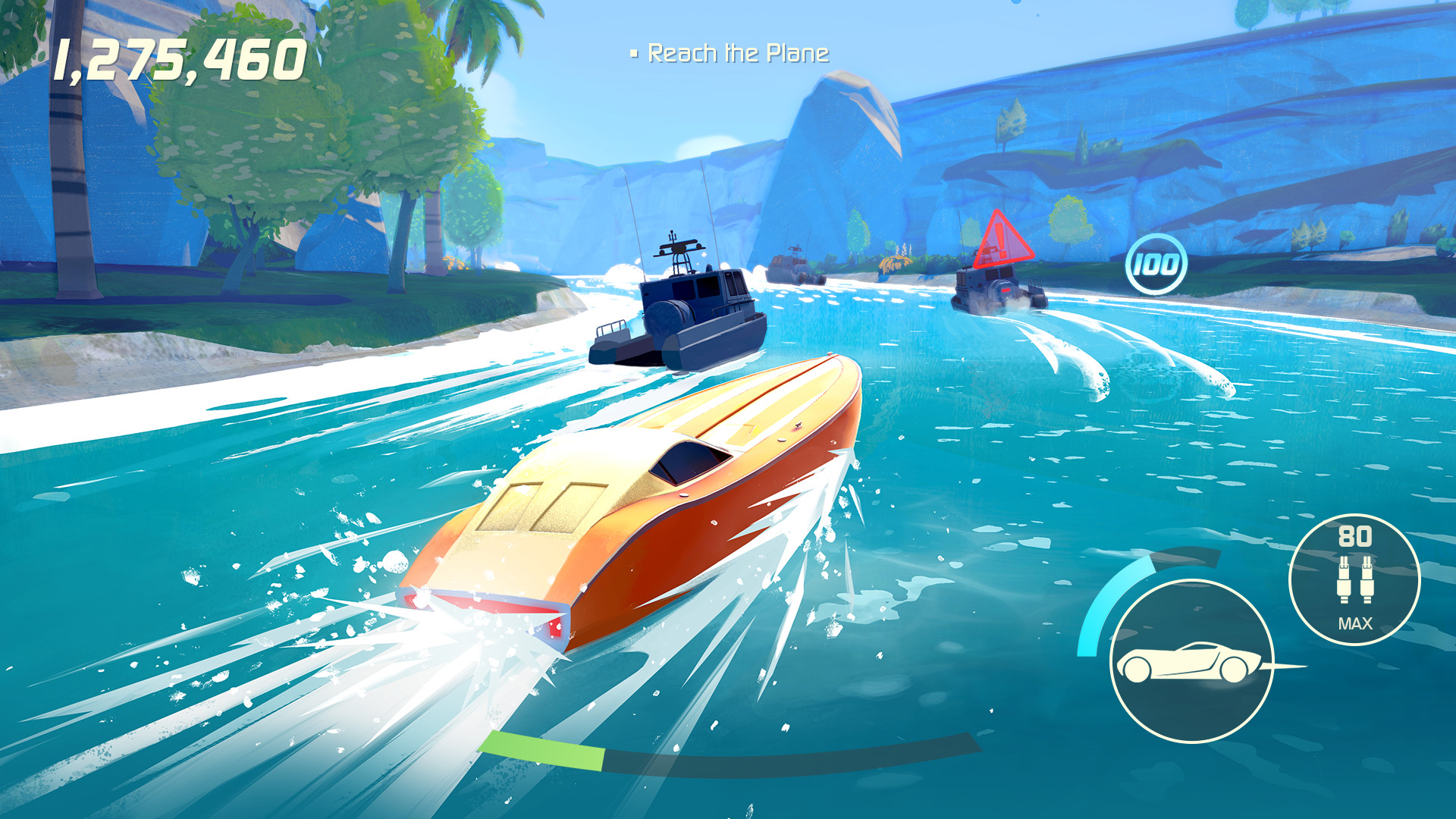Click the objective bullet marker beside the text
This screenshot has width=1456, height=819.
pos(634,52)
